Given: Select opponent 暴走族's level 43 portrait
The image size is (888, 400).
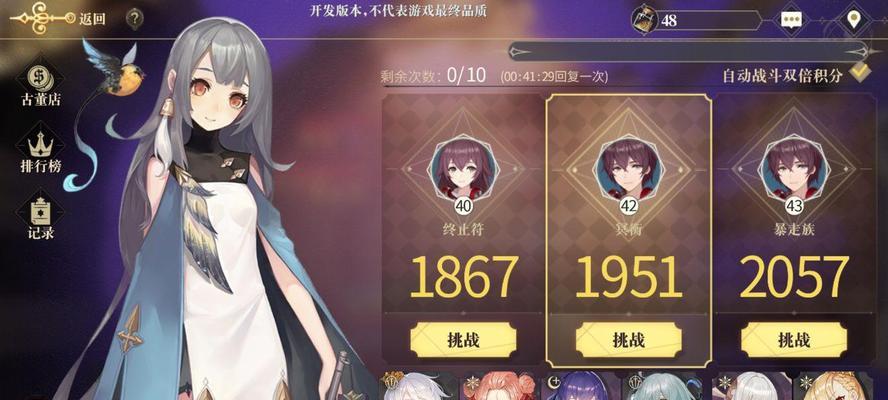Looking at the screenshot, I should click(x=795, y=170).
